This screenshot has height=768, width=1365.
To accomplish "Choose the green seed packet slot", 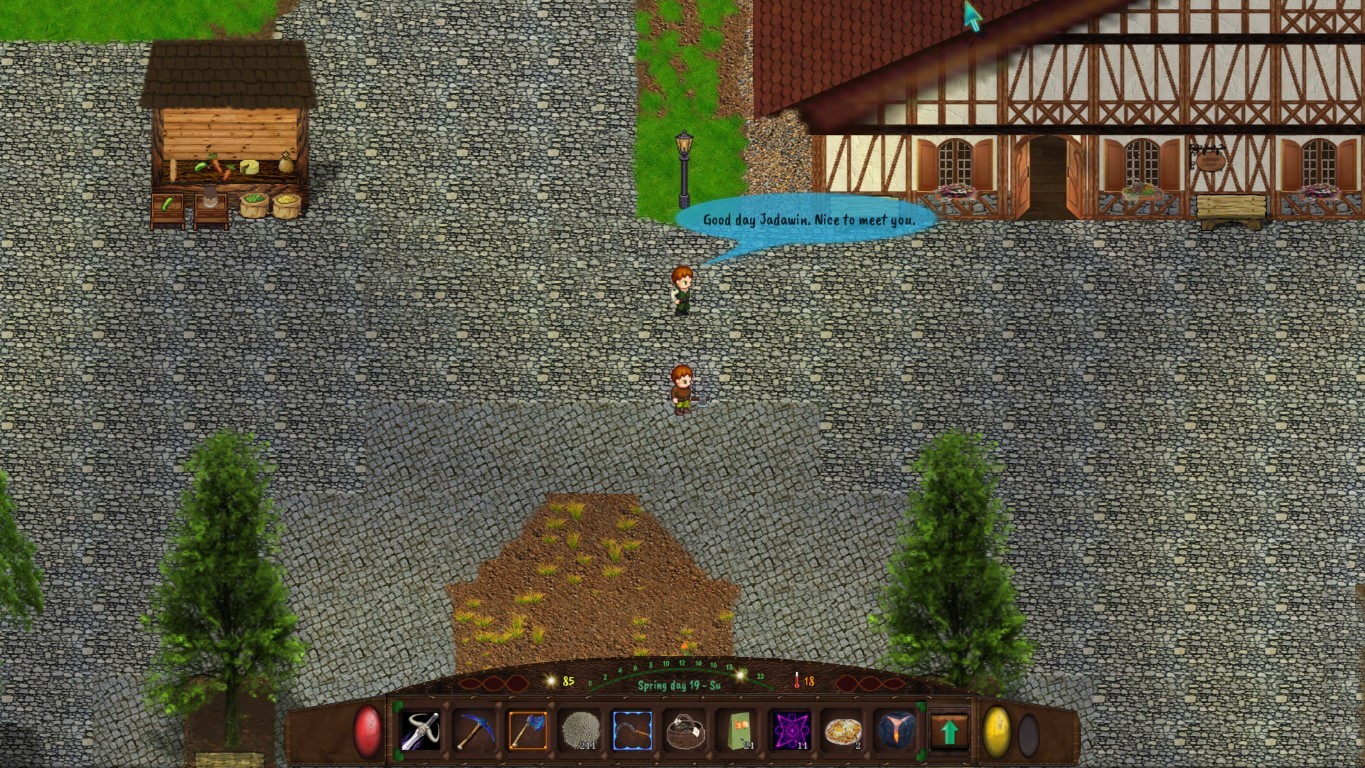I will point(738,731).
